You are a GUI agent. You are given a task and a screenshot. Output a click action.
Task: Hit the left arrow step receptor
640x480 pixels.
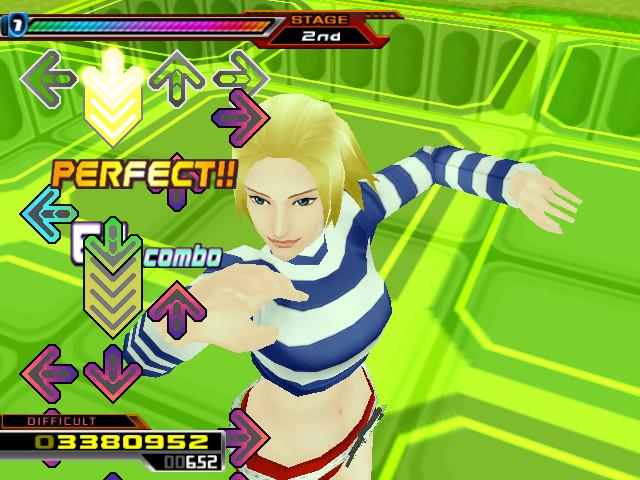tap(48, 75)
